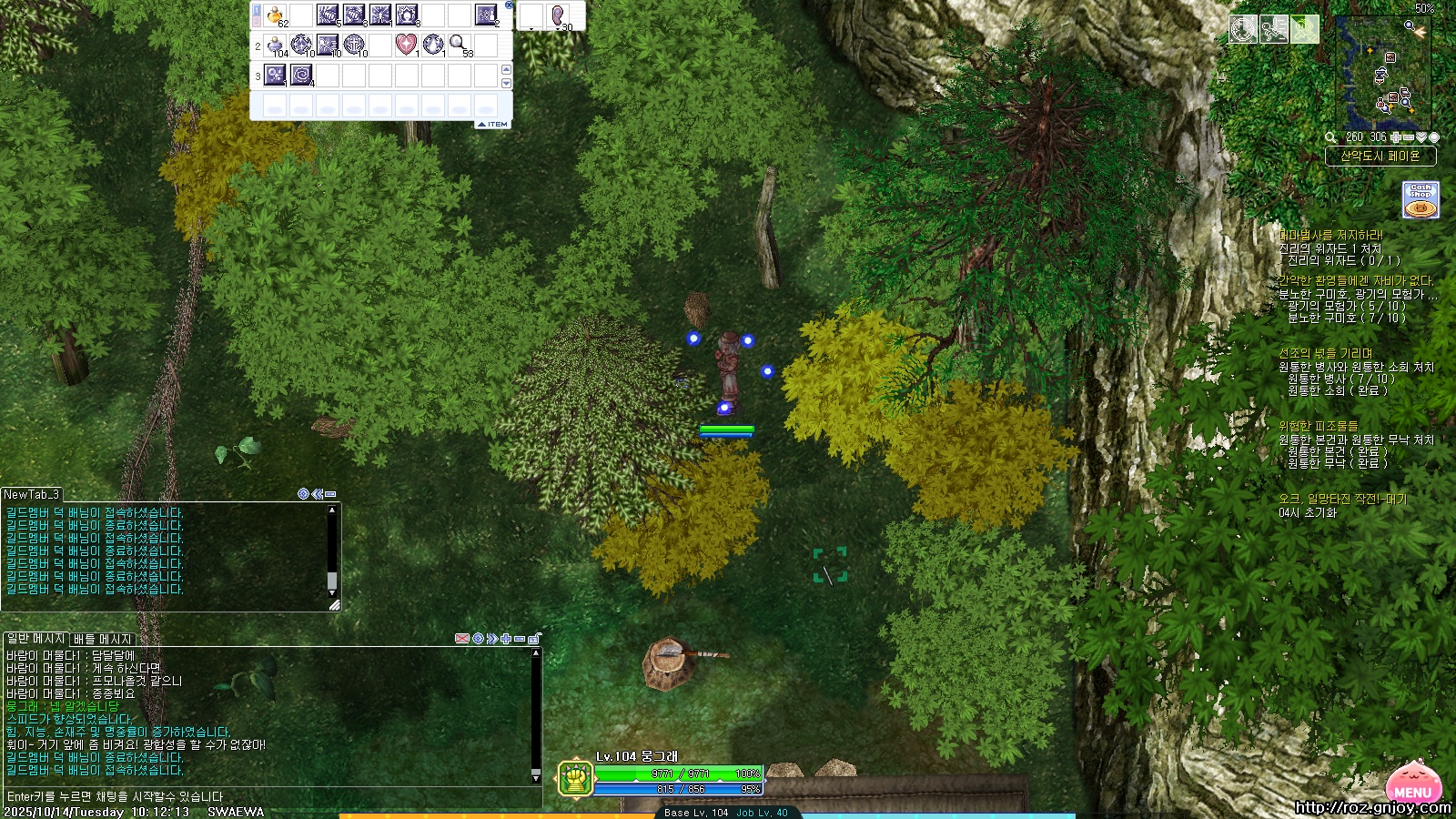Click the pink ear-shaped item slot
This screenshot has width=1456, height=819.
pyautogui.click(x=558, y=15)
